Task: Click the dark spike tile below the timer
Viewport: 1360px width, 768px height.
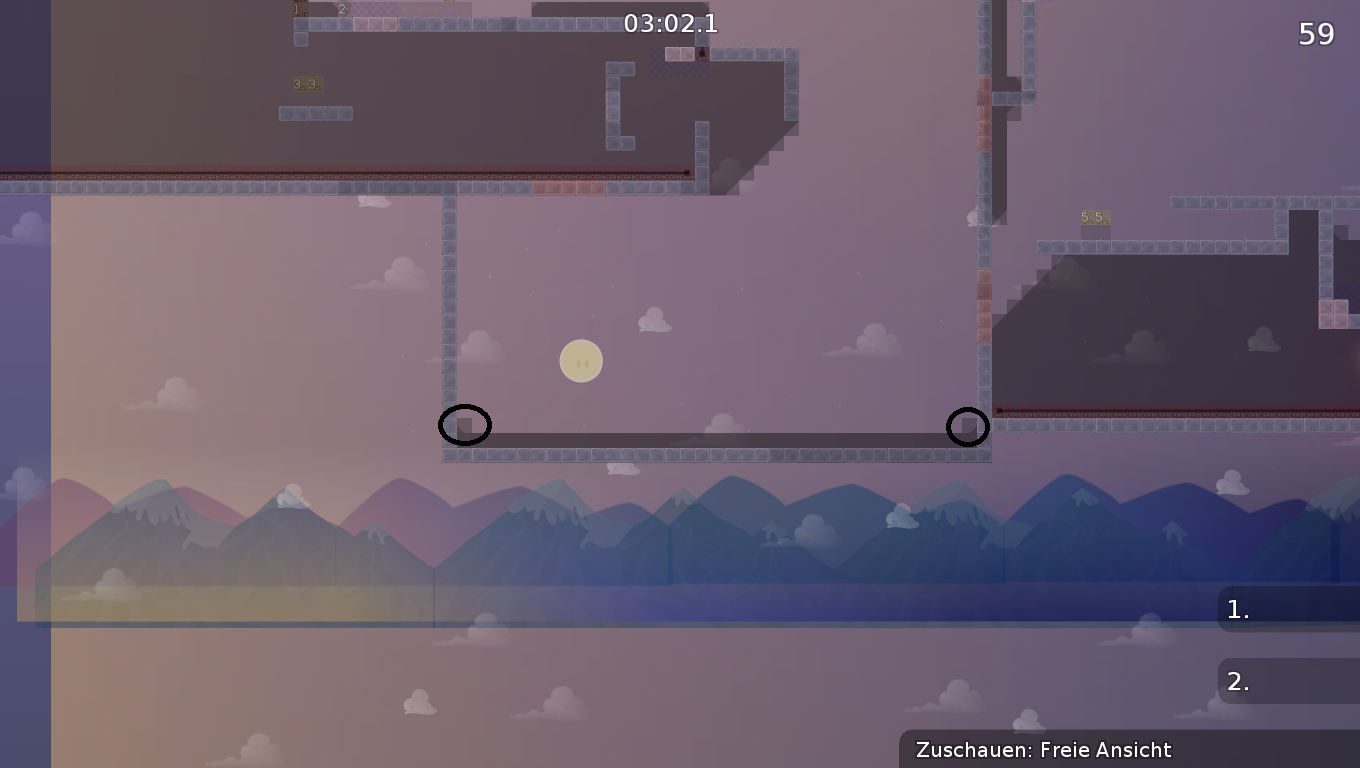Action: coord(701,53)
